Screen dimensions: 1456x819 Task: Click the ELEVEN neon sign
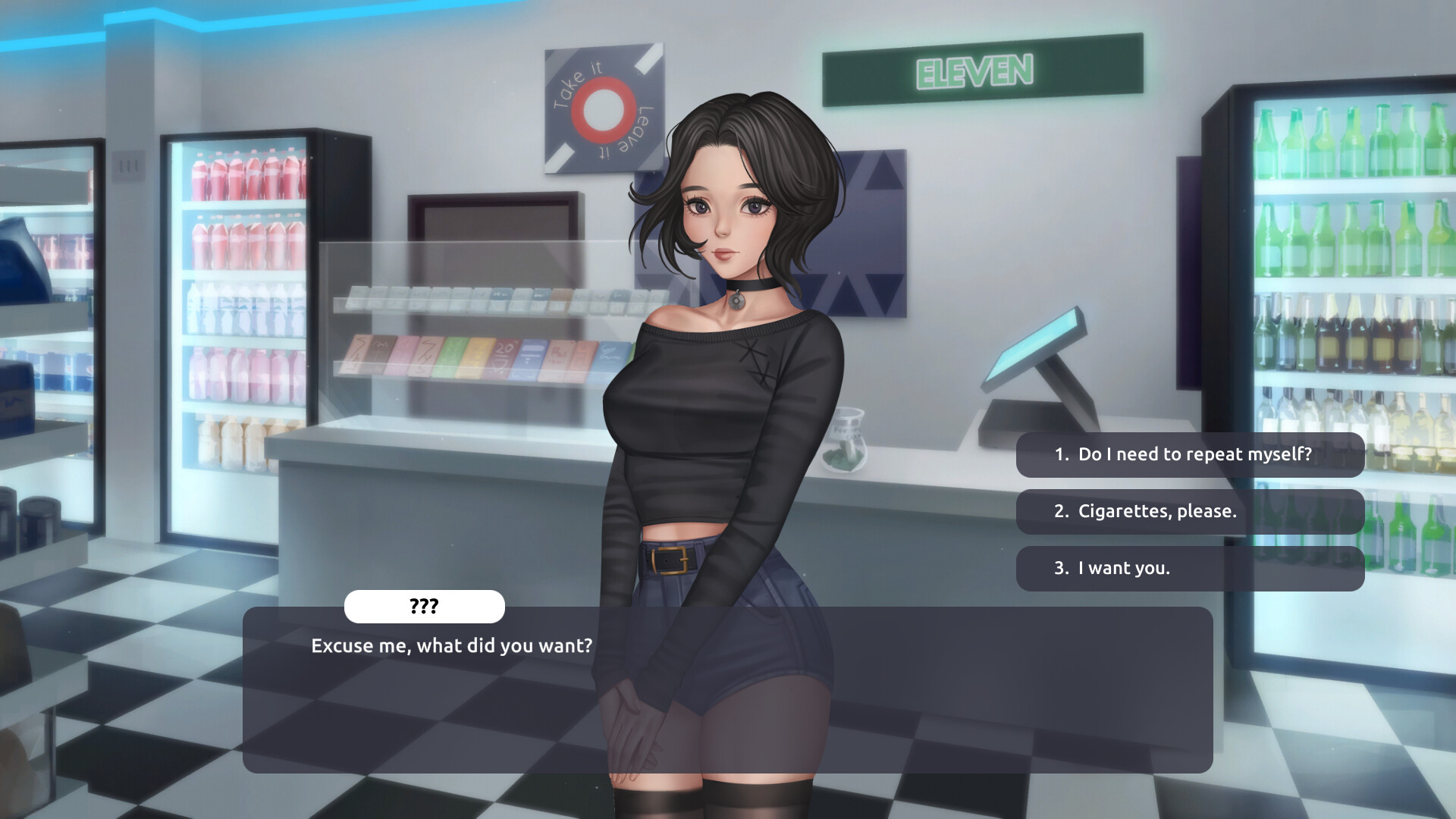tap(974, 71)
